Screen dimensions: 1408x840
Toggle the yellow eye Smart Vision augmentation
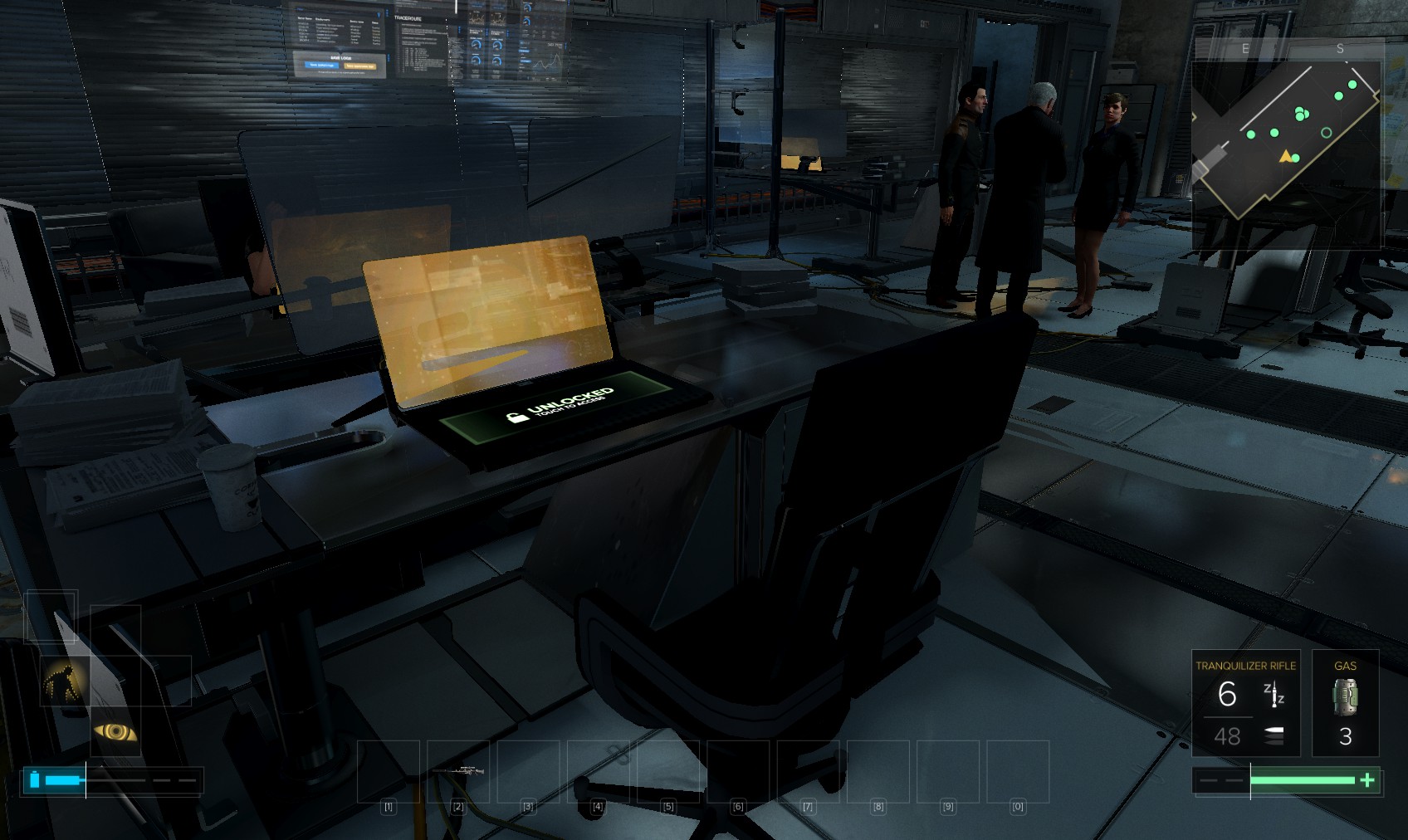pos(115,731)
